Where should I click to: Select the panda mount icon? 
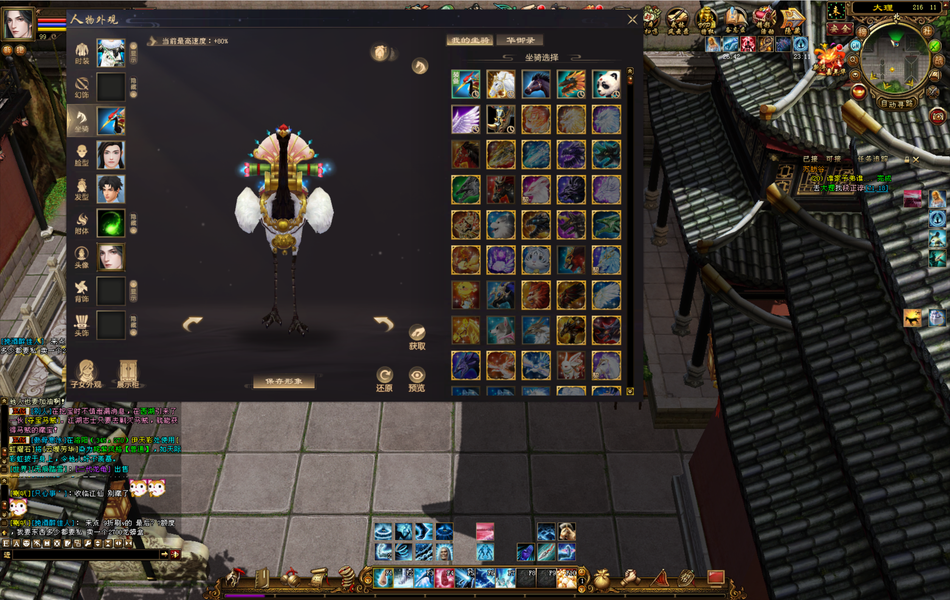click(606, 84)
